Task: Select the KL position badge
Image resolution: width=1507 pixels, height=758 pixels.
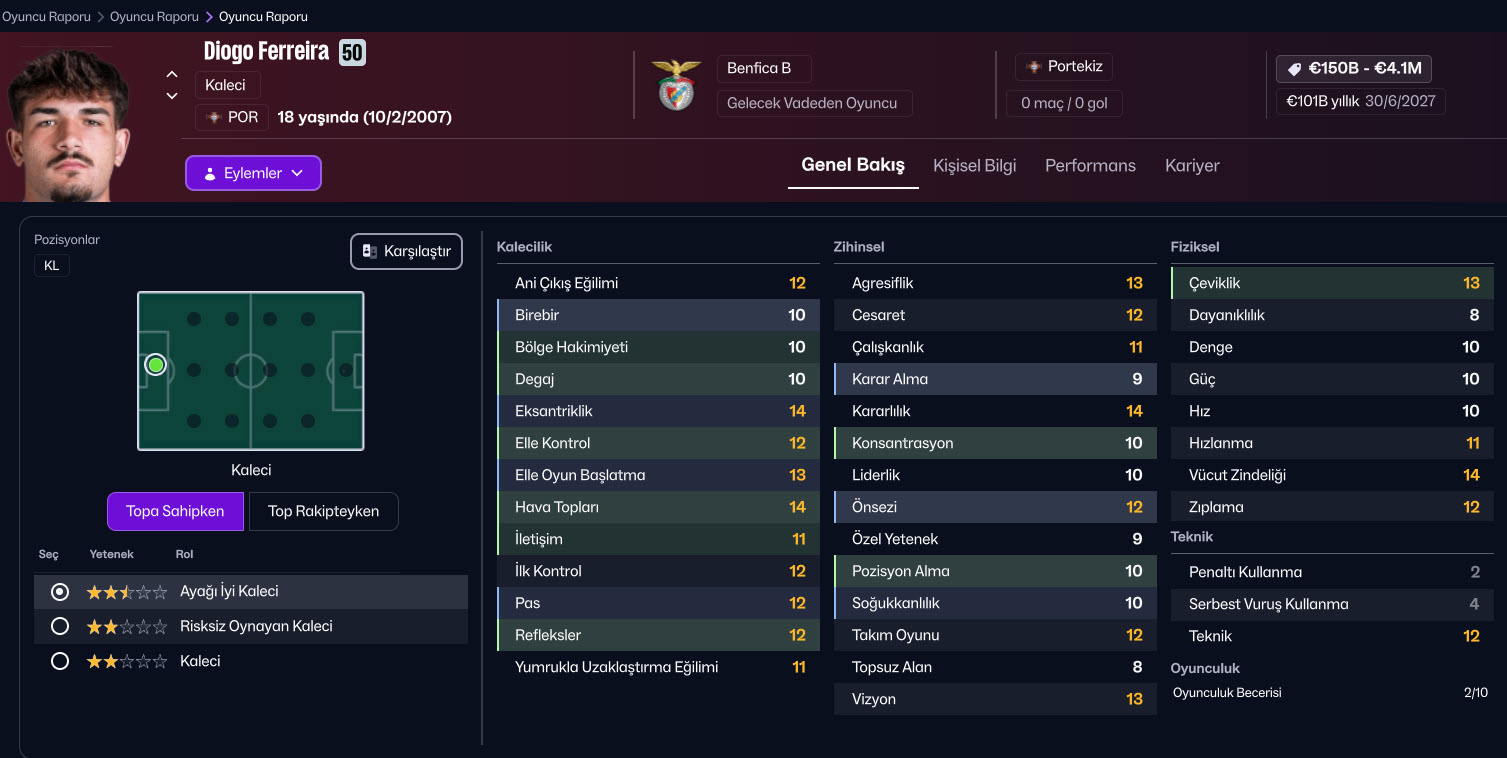Action: (x=52, y=265)
